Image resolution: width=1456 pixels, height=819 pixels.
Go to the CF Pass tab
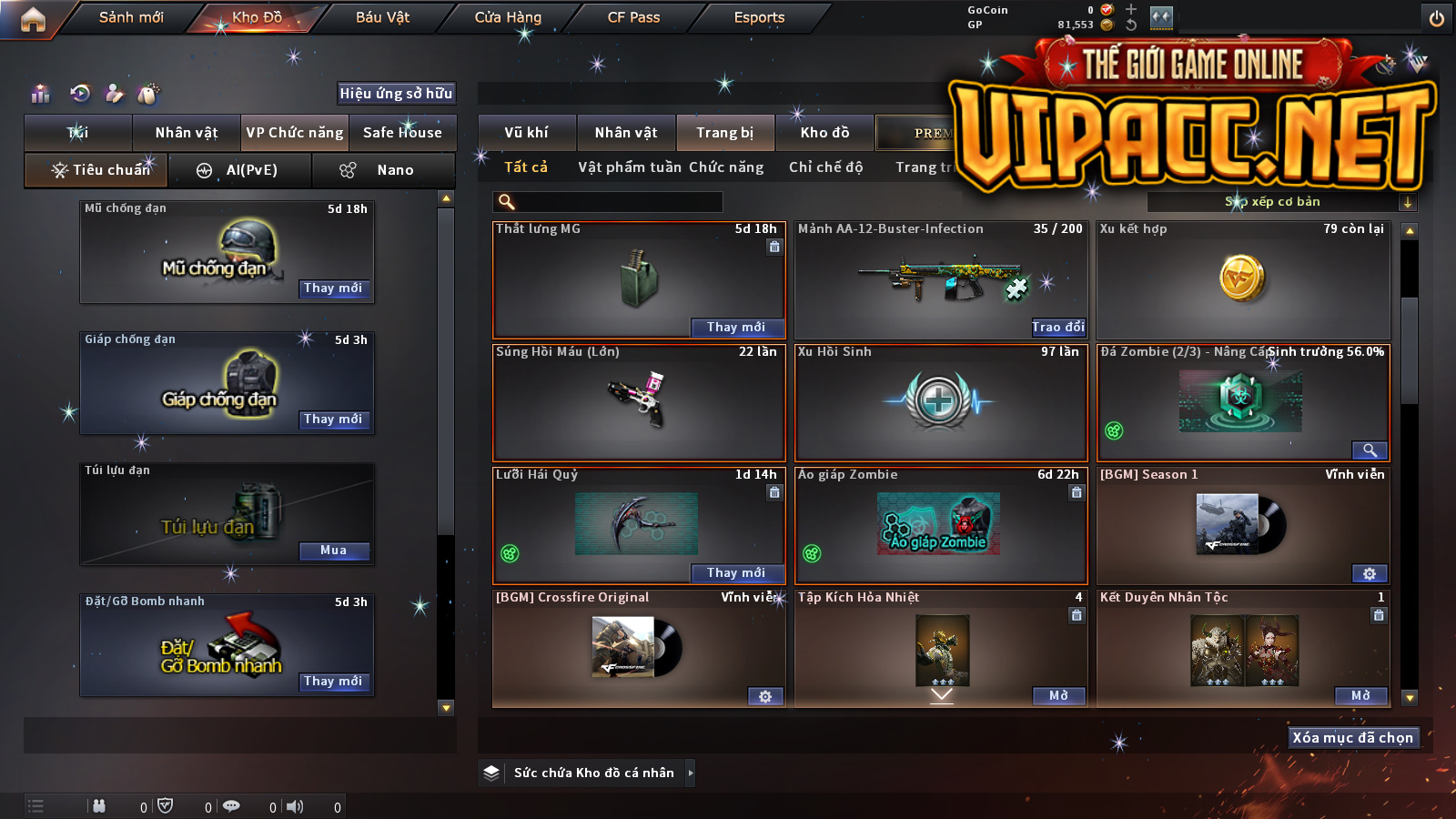[x=633, y=17]
